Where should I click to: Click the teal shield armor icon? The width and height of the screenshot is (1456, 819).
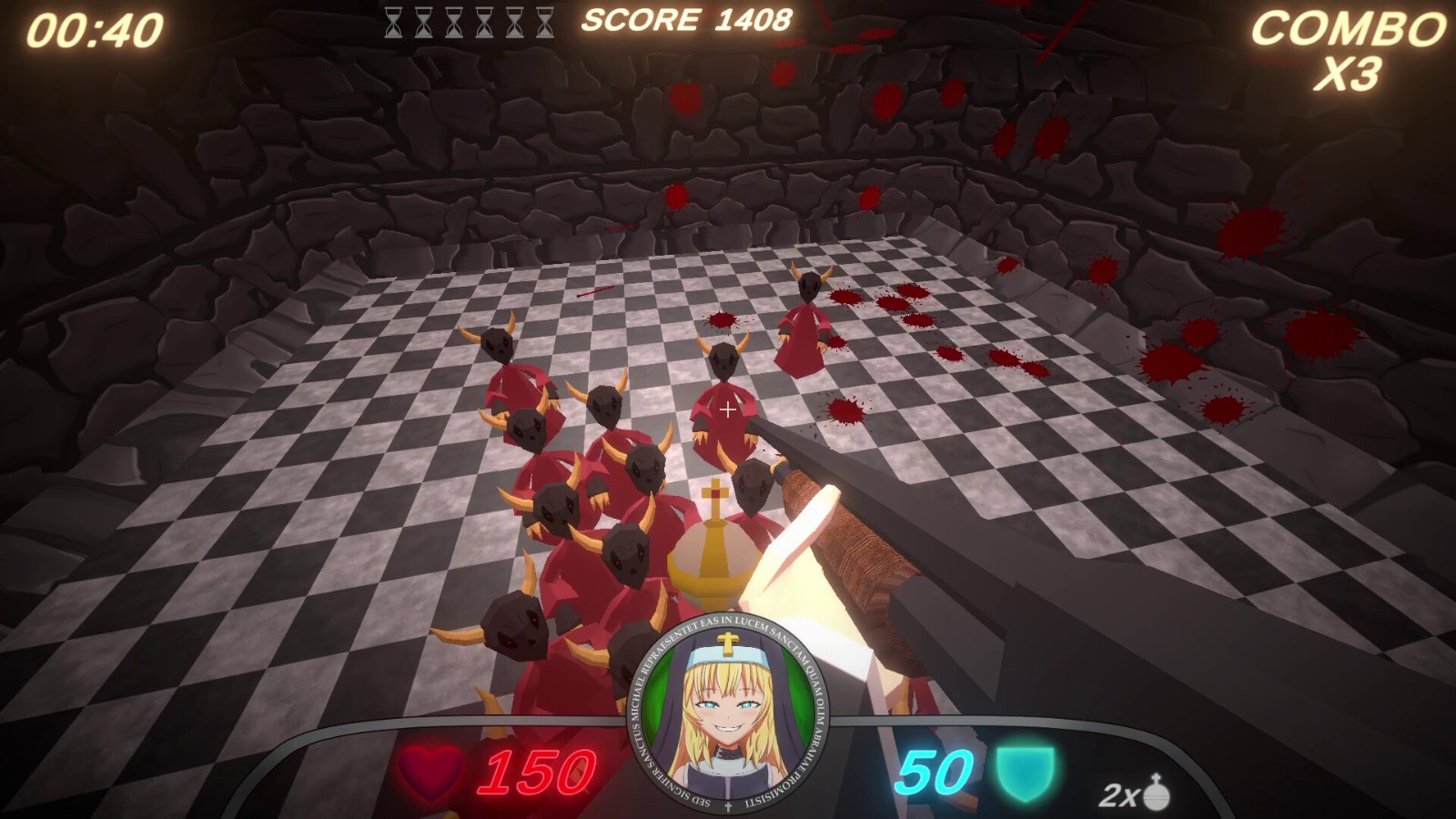coord(1025,773)
